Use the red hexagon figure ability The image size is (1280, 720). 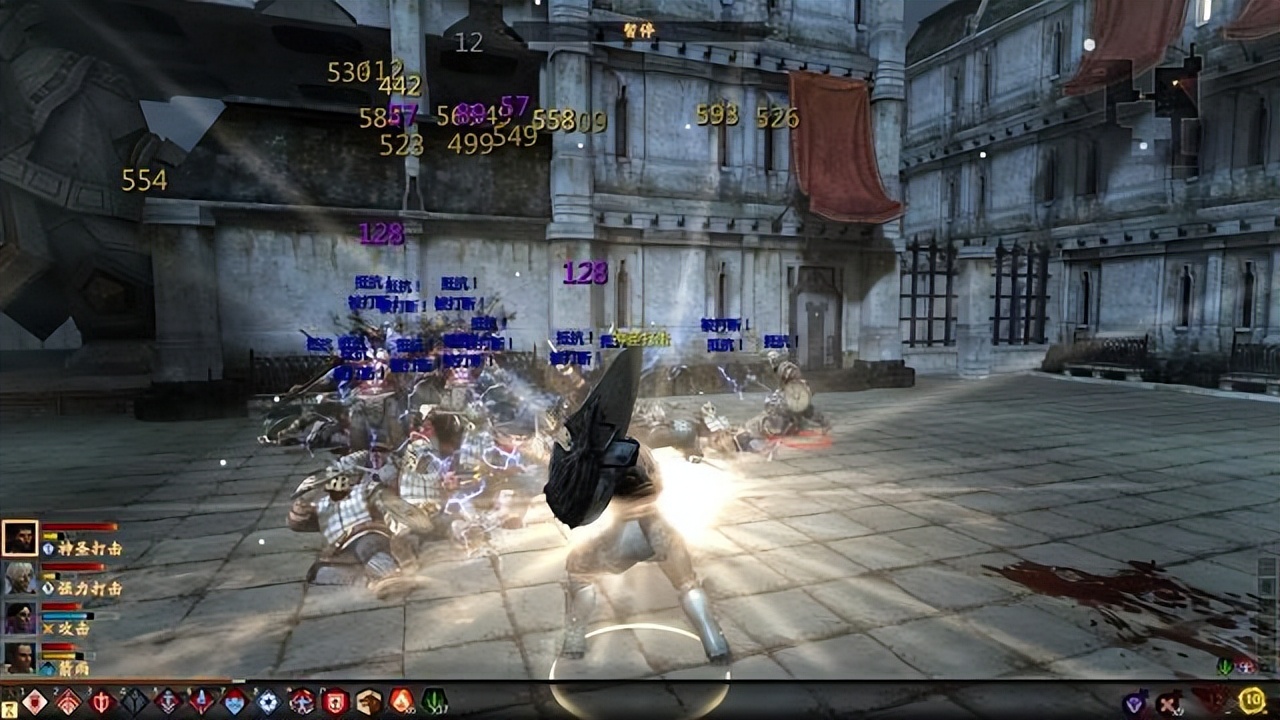point(301,701)
